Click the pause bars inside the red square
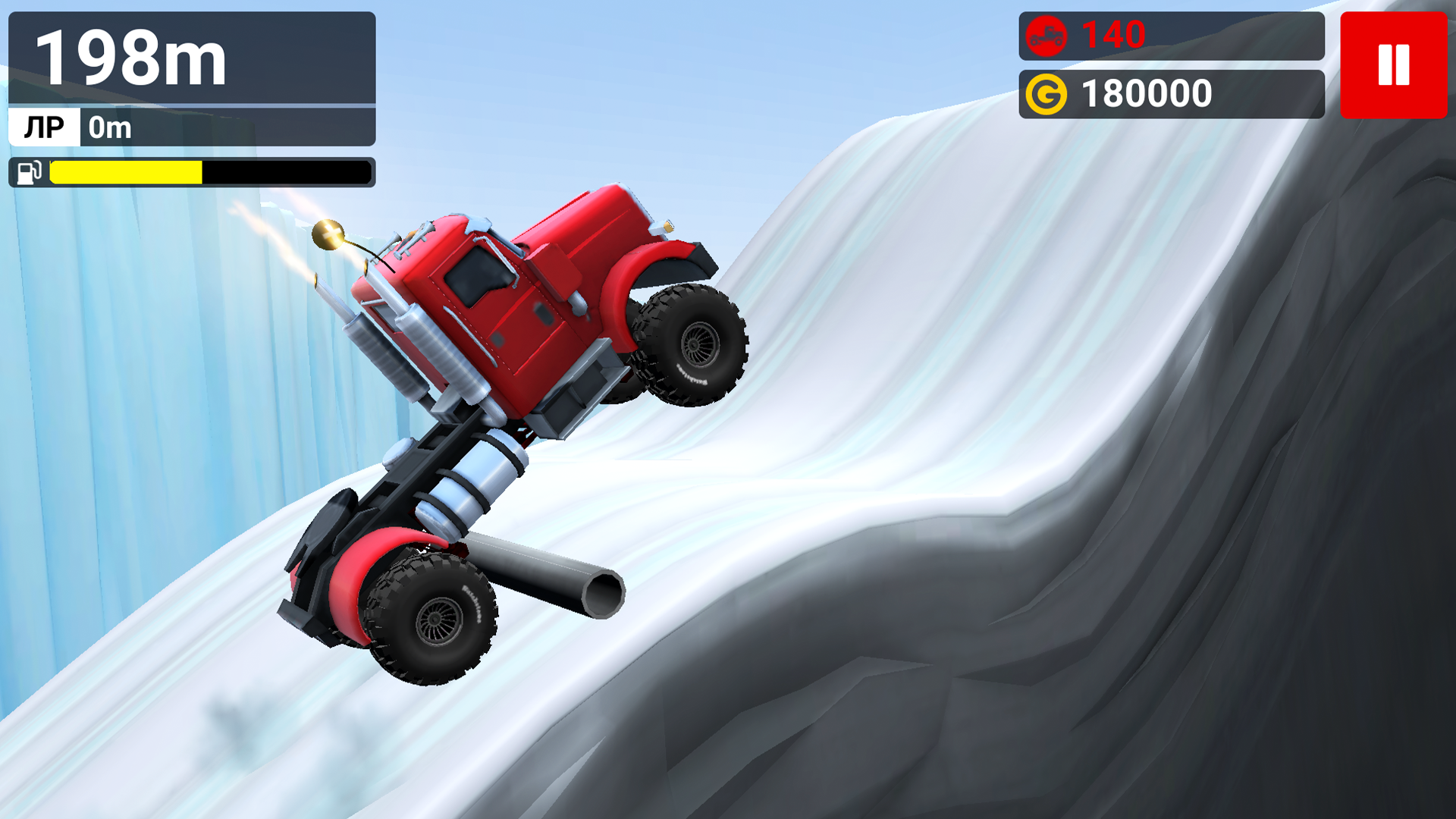 1393,65
